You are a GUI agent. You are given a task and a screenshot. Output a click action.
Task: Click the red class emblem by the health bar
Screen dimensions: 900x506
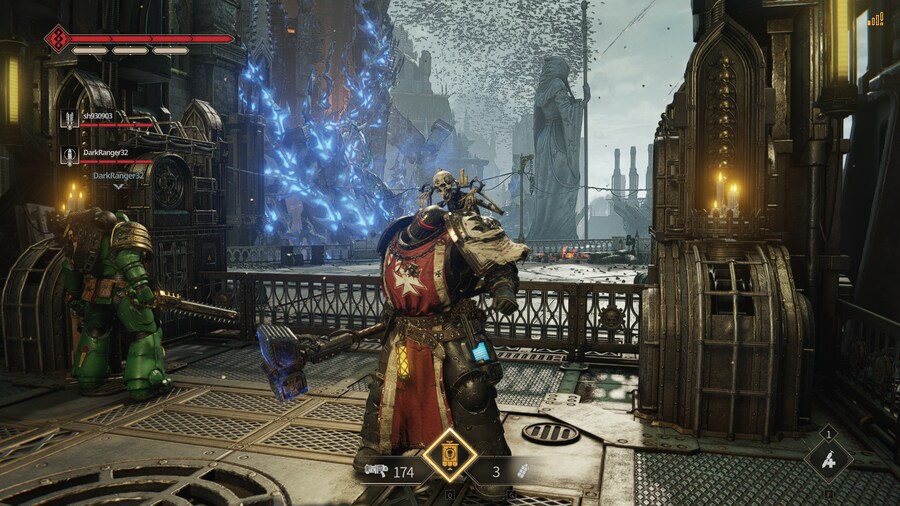coord(57,39)
